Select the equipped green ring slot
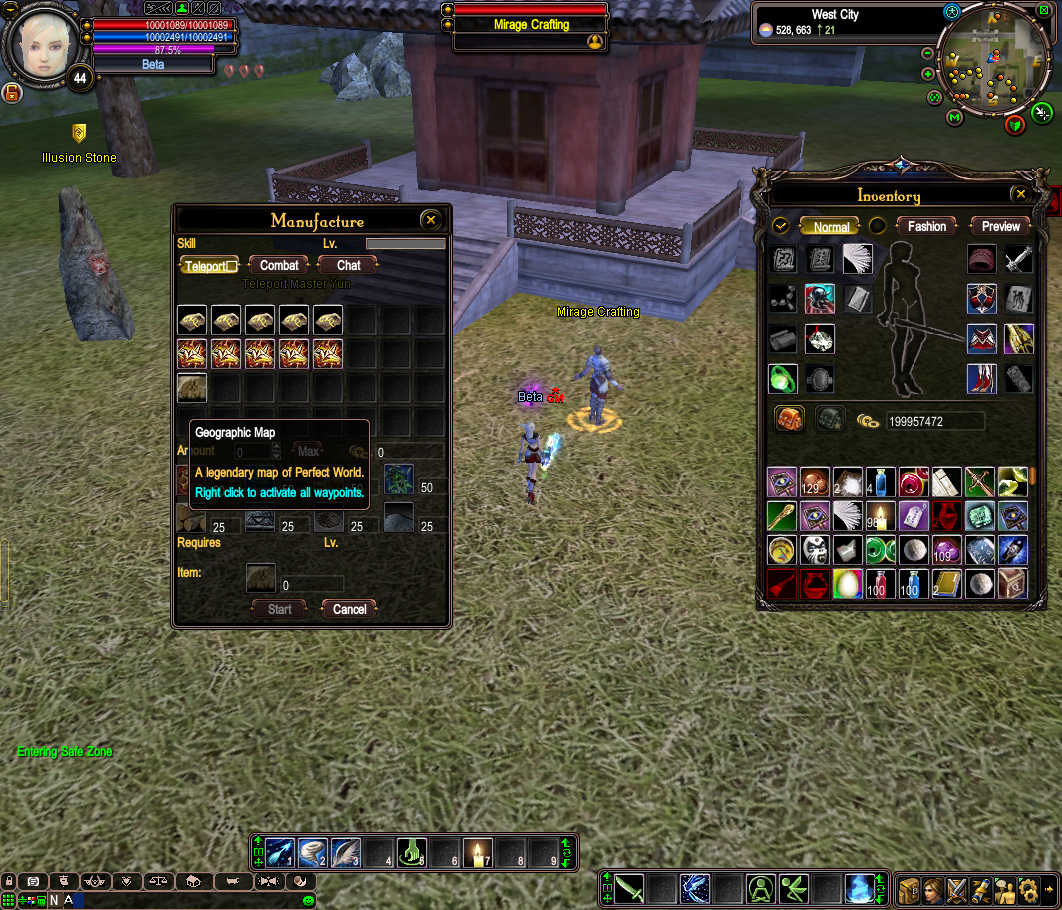Image resolution: width=1062 pixels, height=910 pixels. 783,378
